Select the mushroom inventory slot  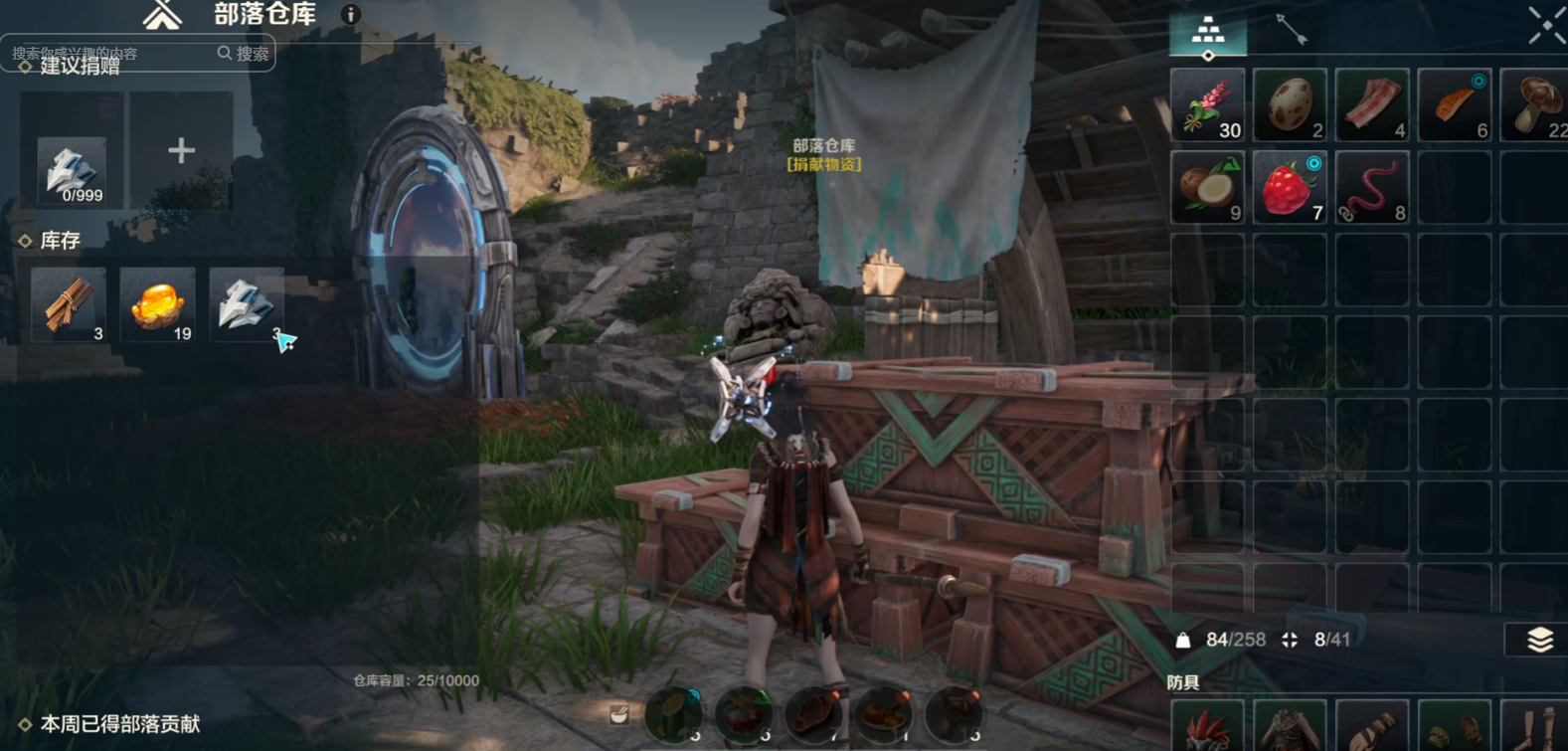(x=1536, y=104)
